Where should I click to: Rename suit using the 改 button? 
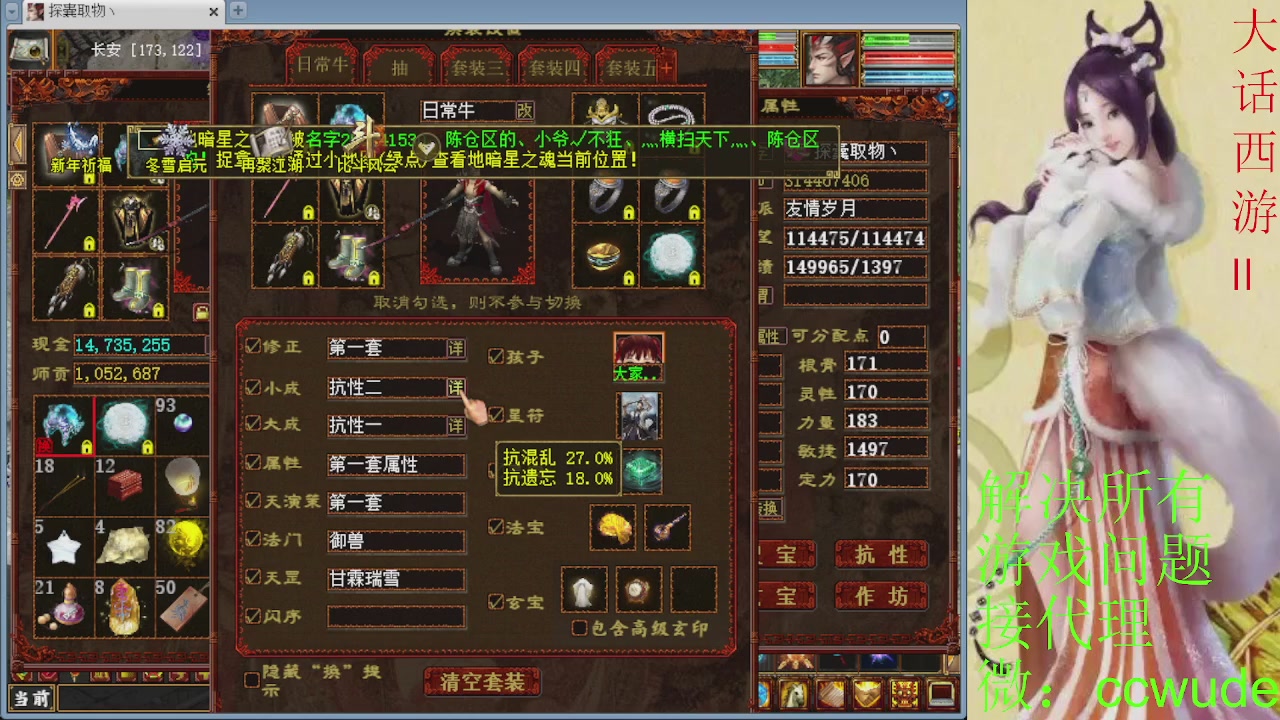tap(524, 111)
